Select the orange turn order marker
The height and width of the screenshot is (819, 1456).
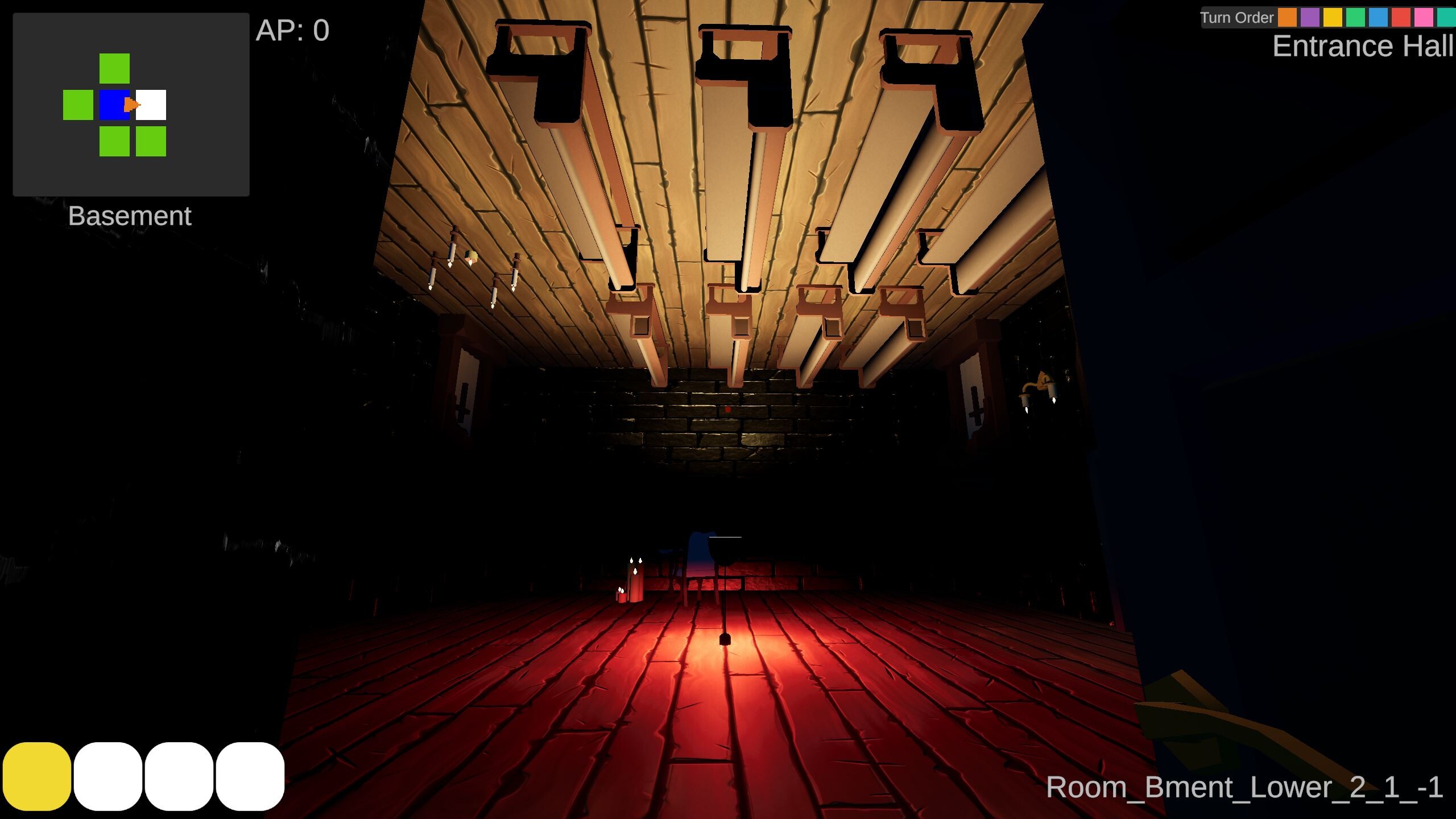[1287, 17]
